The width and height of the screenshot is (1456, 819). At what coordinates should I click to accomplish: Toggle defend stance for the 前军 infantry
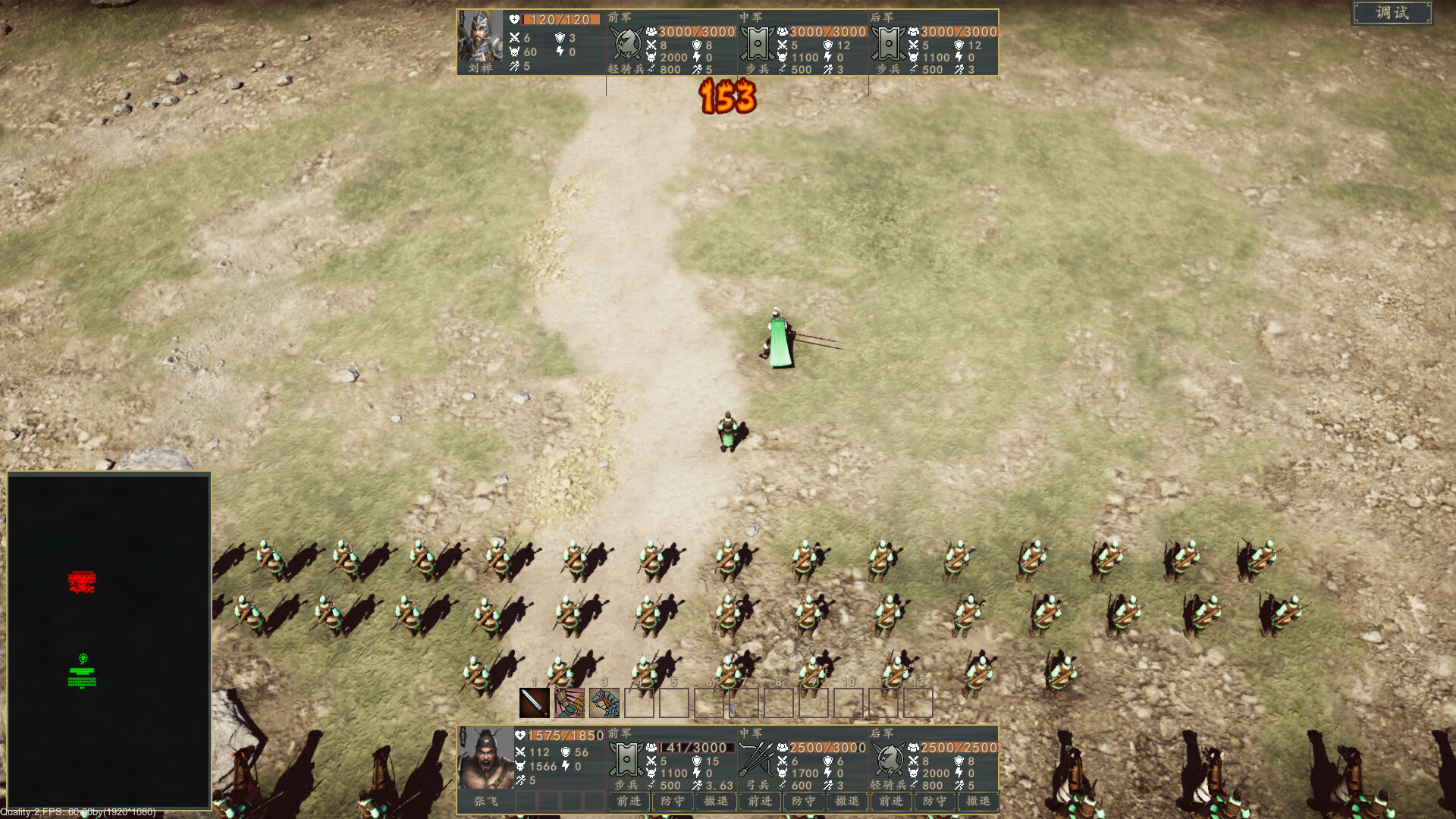(x=671, y=802)
